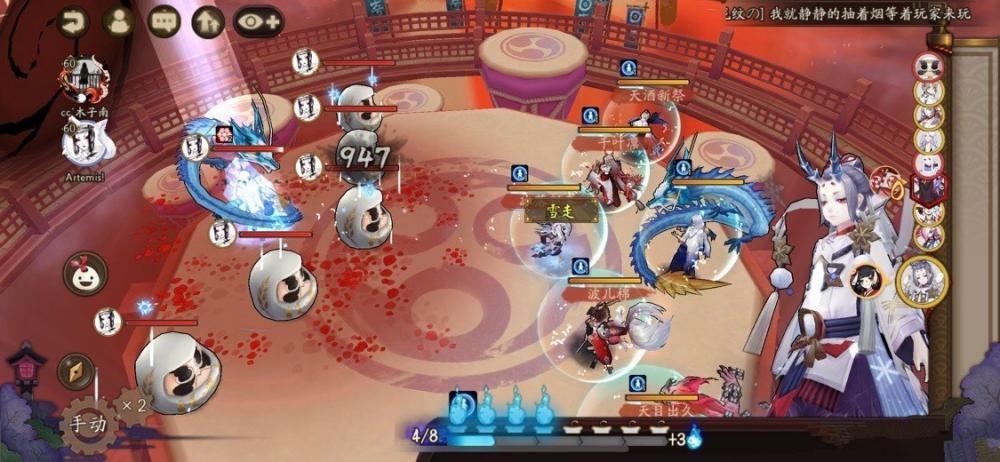The height and width of the screenshot is (462, 1000).
Task: Select player avatar Artemis!
Action: (84, 145)
